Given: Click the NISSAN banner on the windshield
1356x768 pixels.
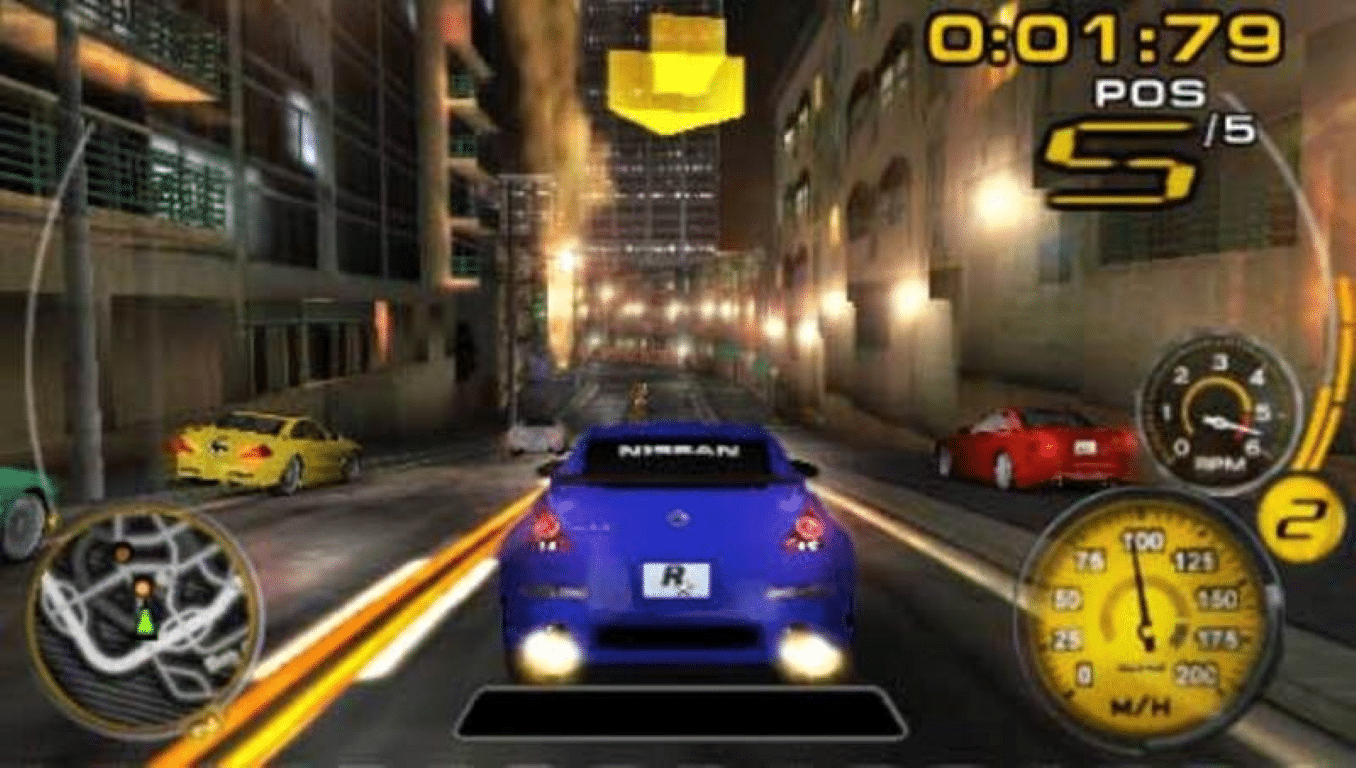Looking at the screenshot, I should pos(680,452).
